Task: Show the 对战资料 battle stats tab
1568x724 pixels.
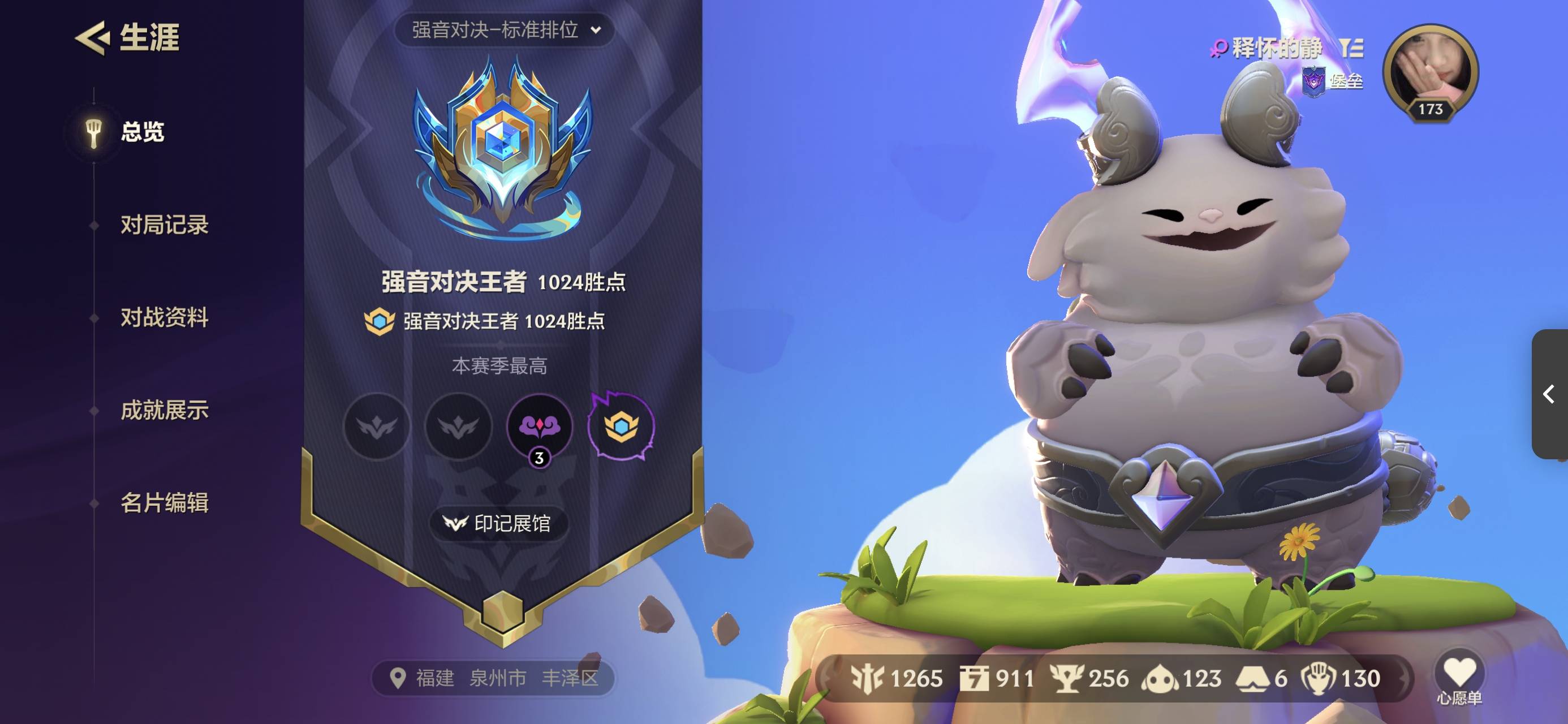Action: [163, 318]
